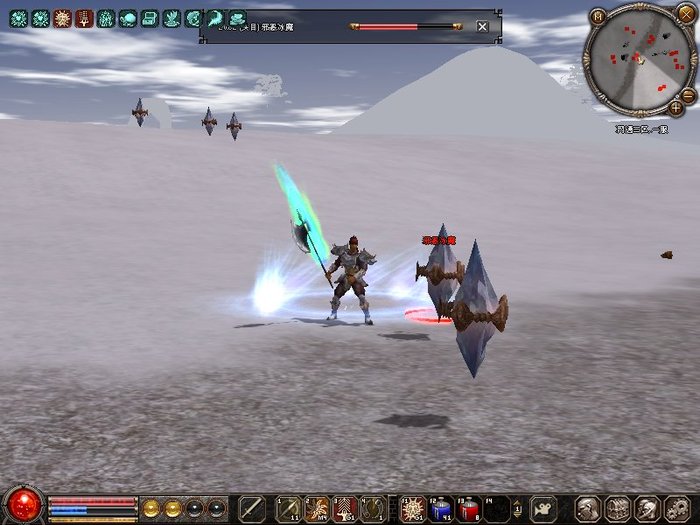This screenshot has height=525, width=700.
Task: Open the world map with the M button
Action: (598, 15)
